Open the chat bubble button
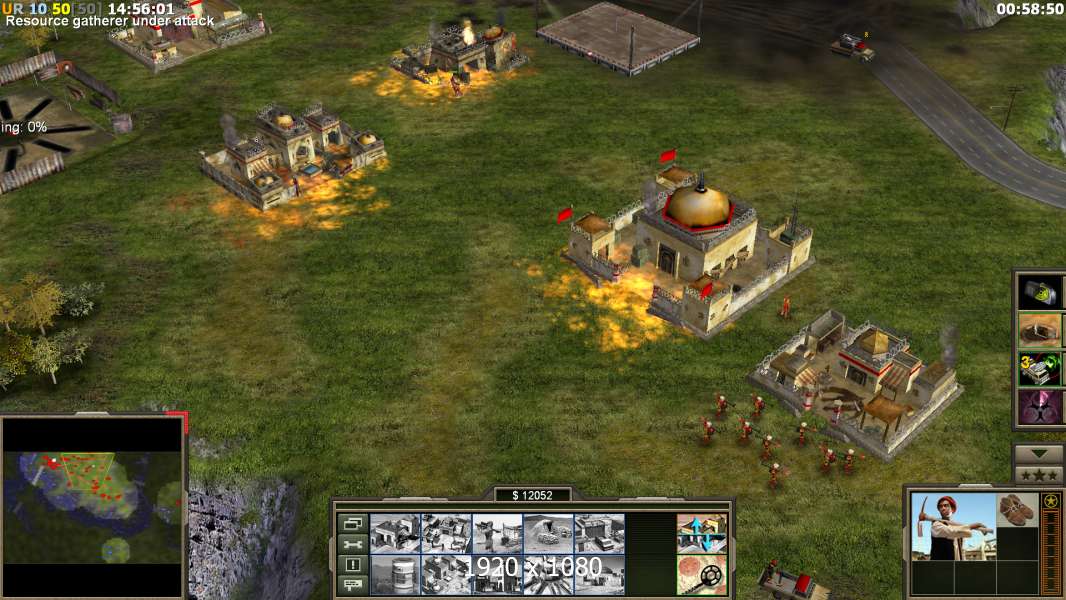 point(352,584)
